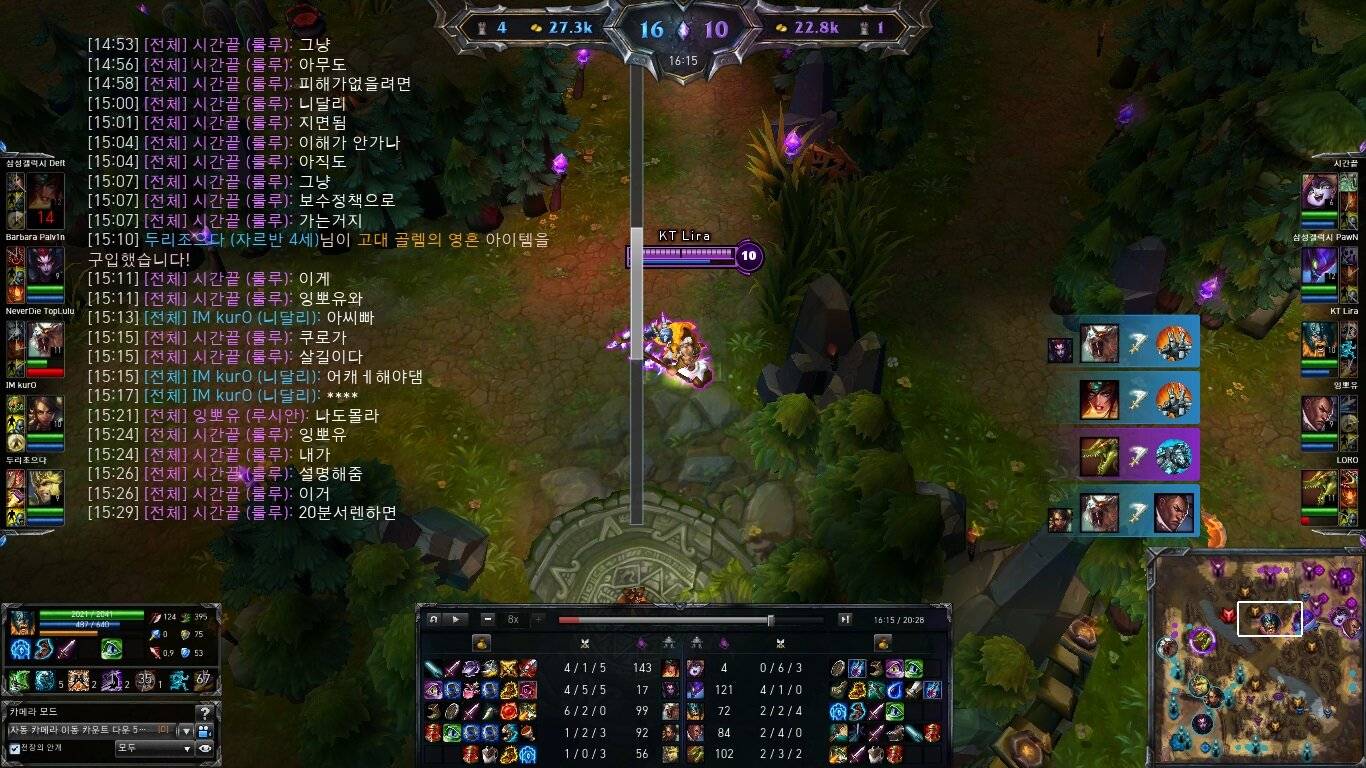
Task: Open the auto camera movement dropdown
Action: click(186, 731)
